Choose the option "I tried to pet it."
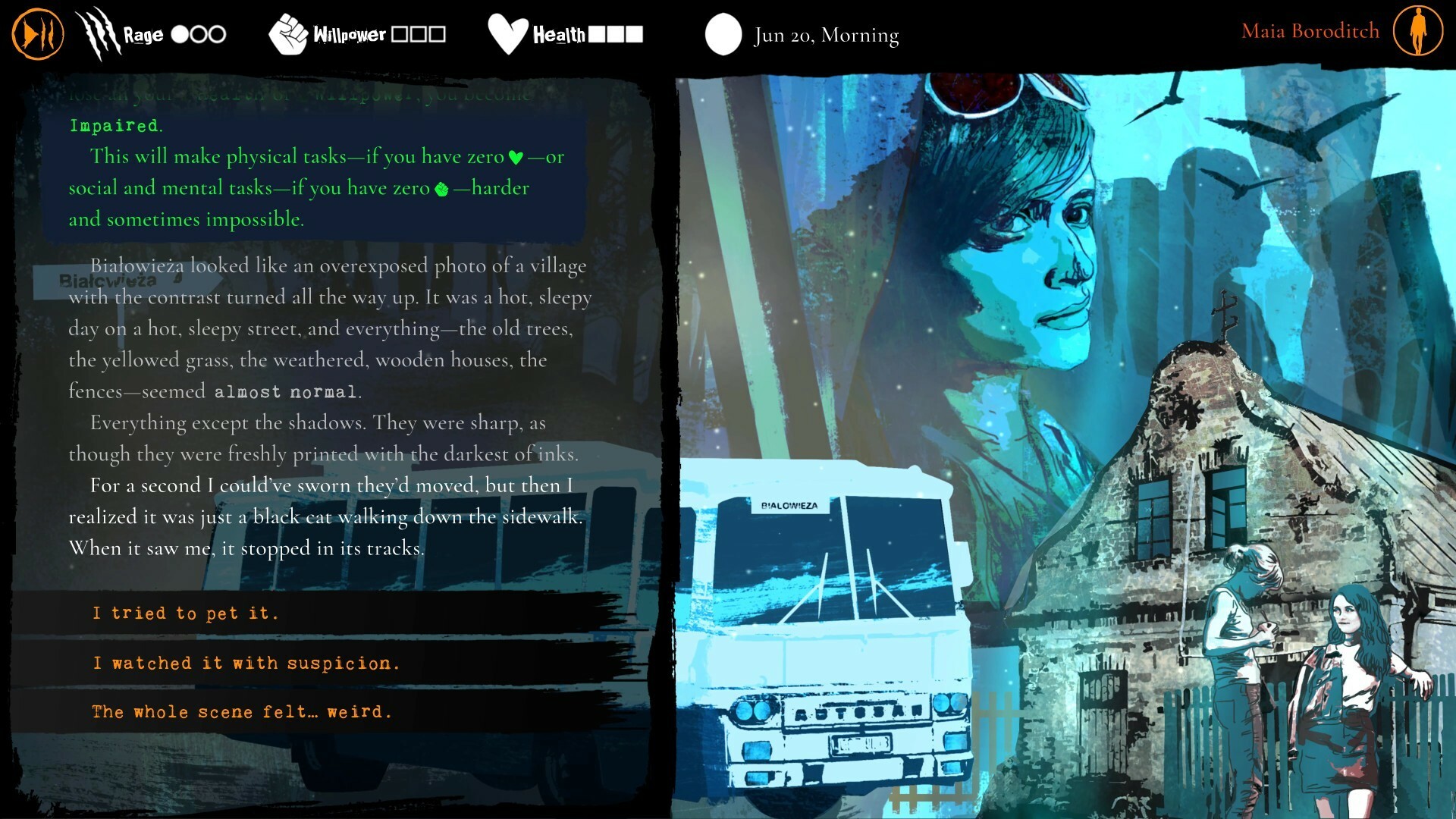The image size is (1456, 819). [x=185, y=613]
